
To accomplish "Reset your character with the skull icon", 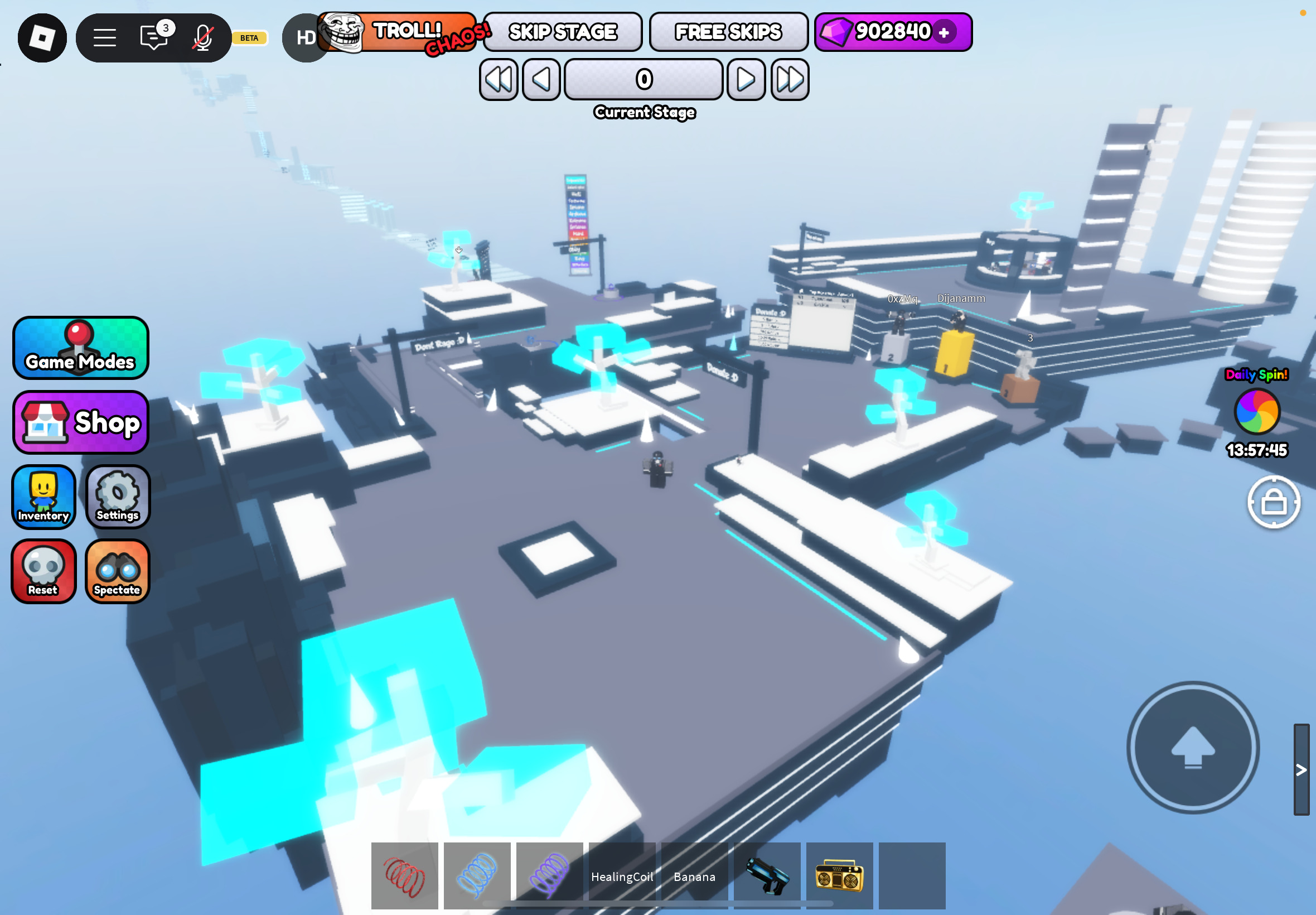I will tap(43, 571).
